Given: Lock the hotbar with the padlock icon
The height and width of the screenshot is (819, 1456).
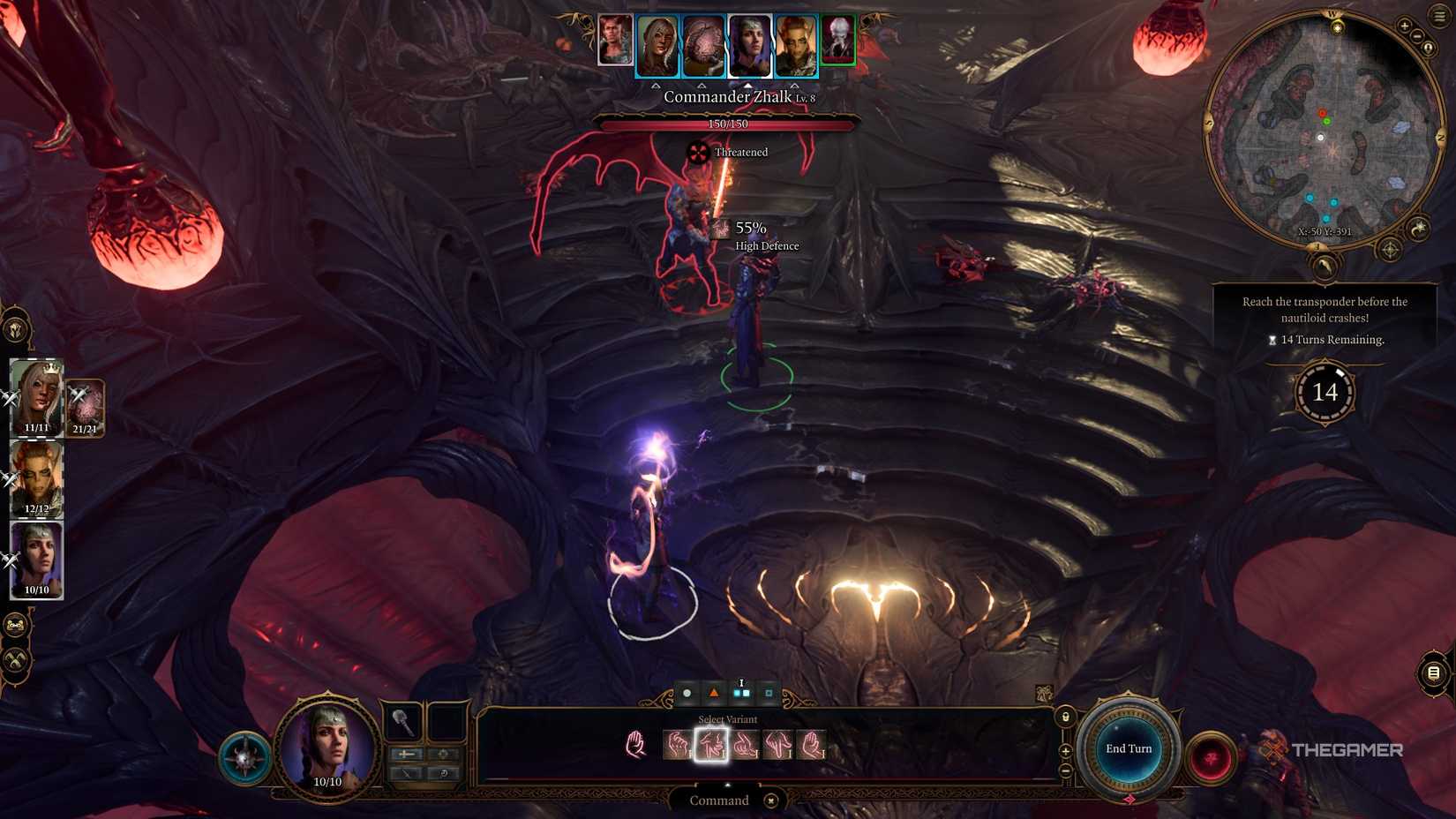Looking at the screenshot, I should 1066,717.
